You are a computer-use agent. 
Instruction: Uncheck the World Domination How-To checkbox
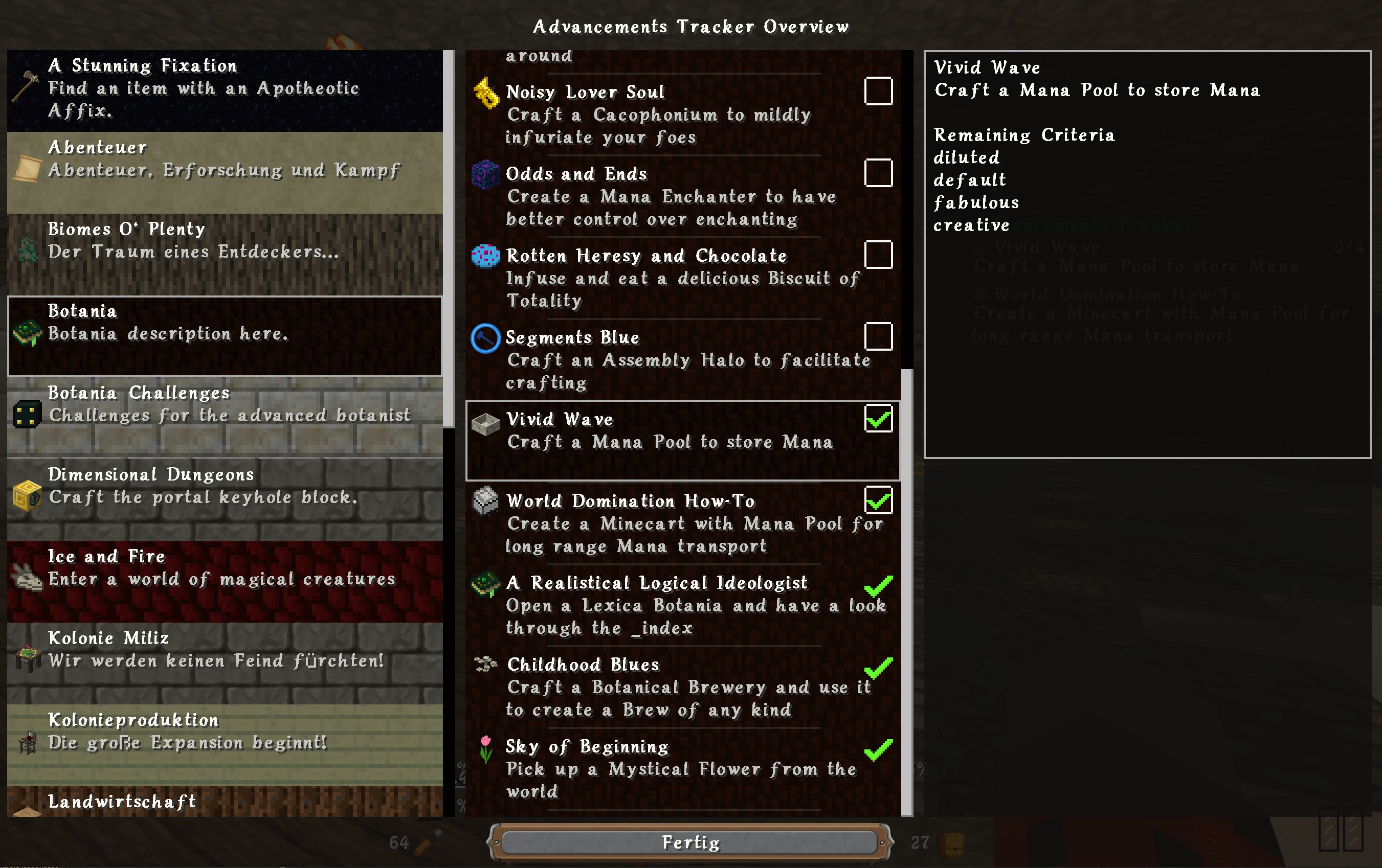(878, 500)
